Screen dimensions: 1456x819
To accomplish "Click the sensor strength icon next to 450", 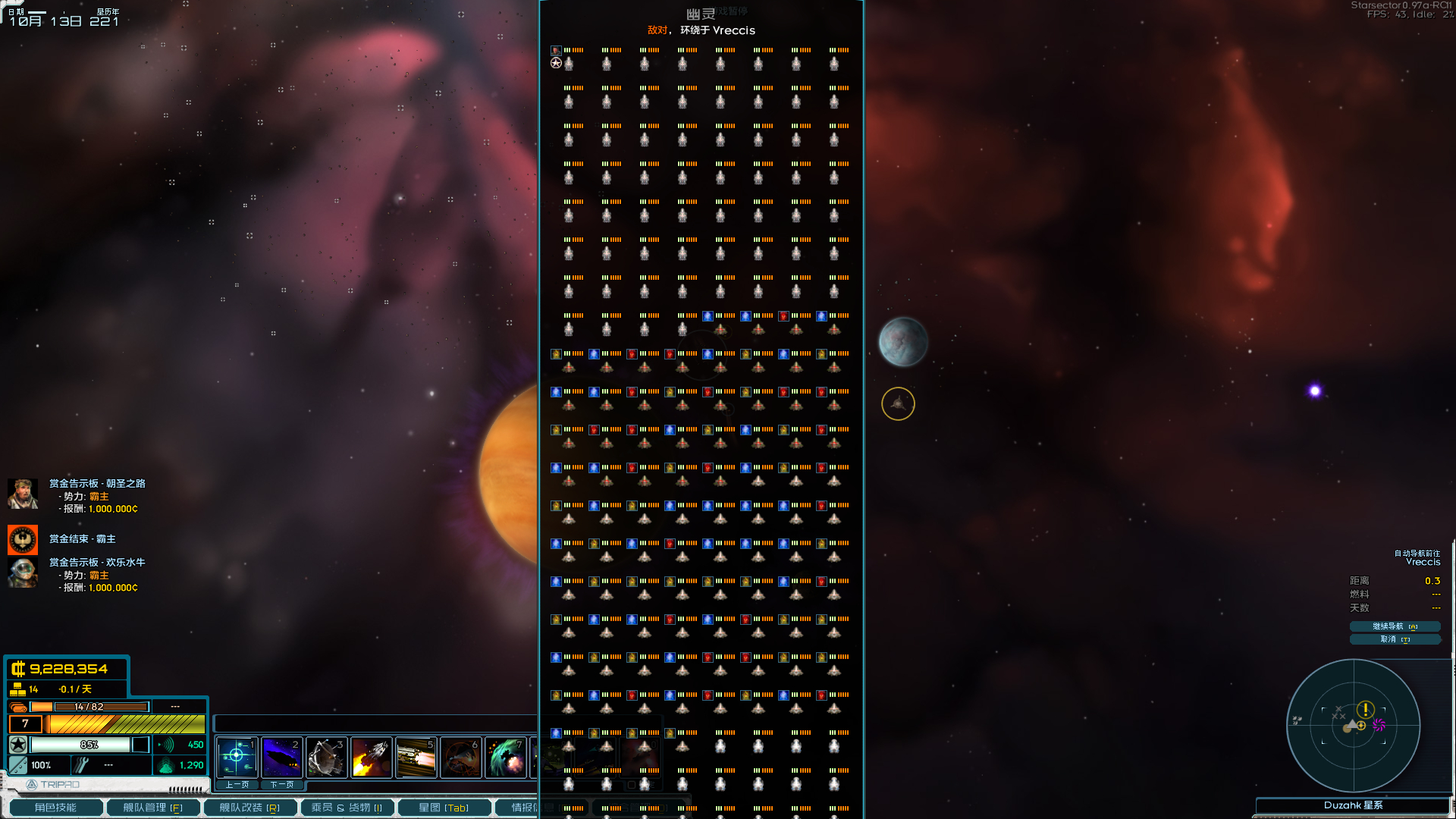I will [x=166, y=745].
